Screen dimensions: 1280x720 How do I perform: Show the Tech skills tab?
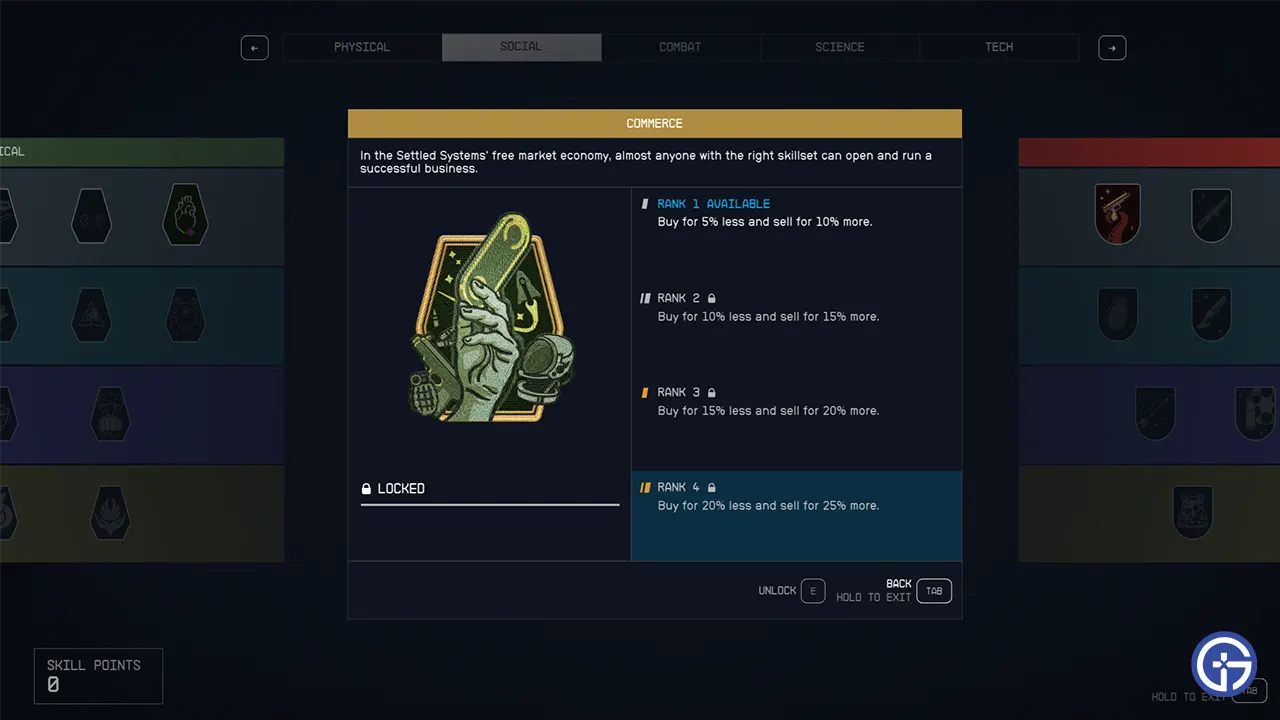pyautogui.click(x=999, y=47)
